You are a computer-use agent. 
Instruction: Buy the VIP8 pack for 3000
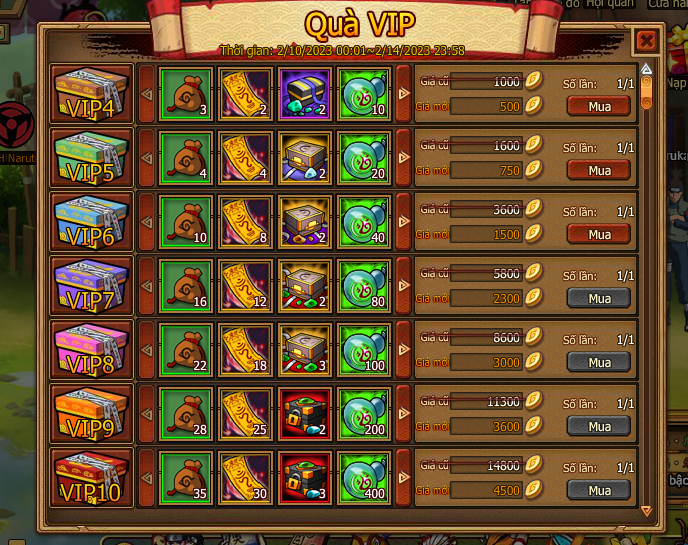[x=599, y=362]
